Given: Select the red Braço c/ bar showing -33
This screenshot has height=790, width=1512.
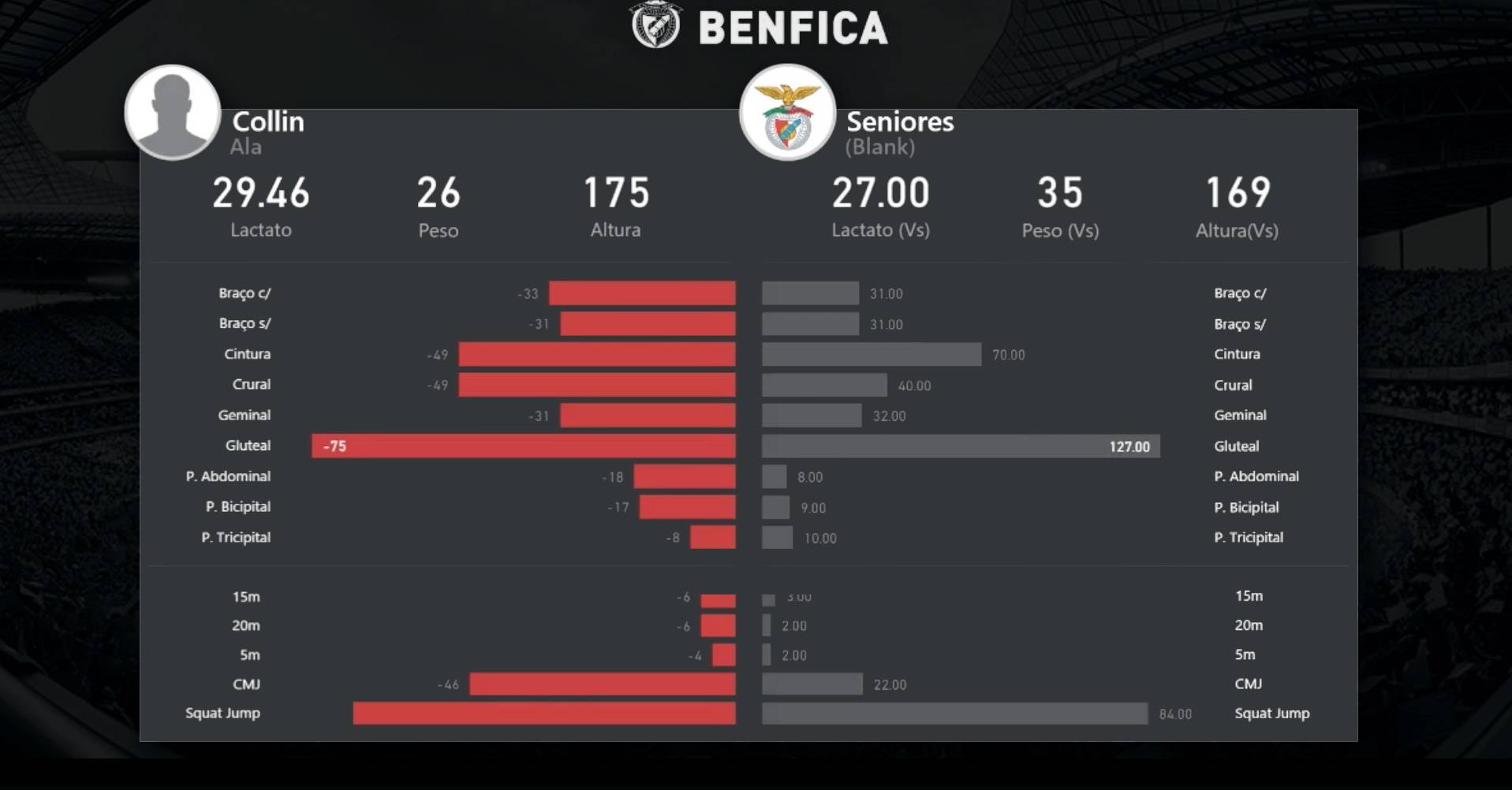Looking at the screenshot, I should pyautogui.click(x=642, y=293).
